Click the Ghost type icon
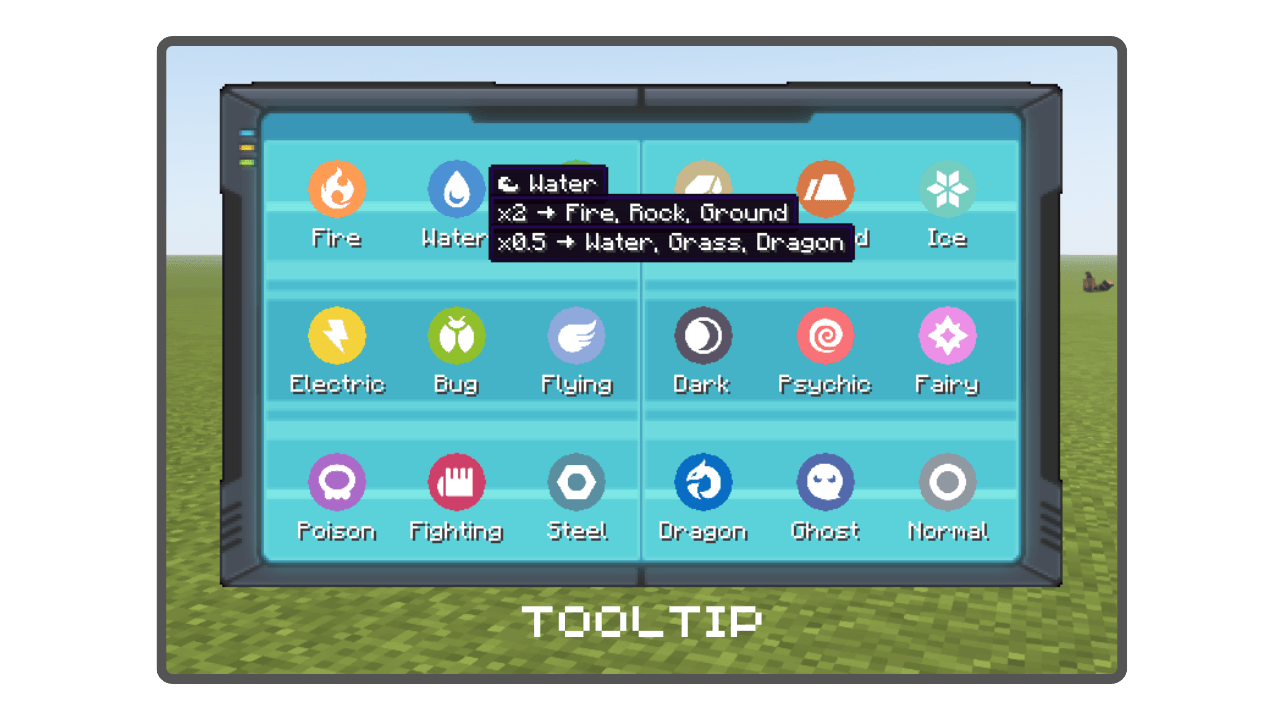The width and height of the screenshot is (1280, 720). [825, 482]
